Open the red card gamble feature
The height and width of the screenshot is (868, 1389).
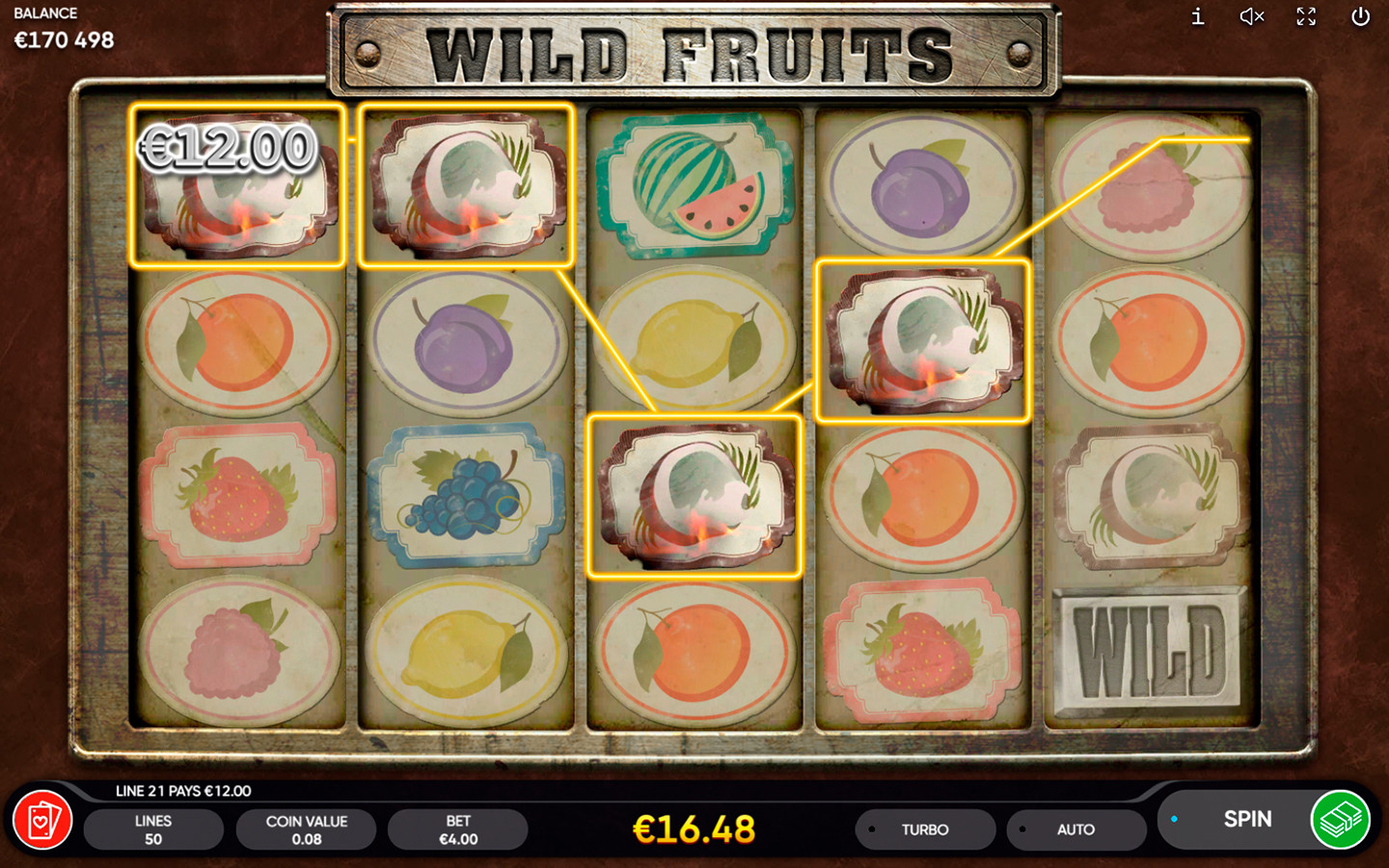[x=42, y=821]
